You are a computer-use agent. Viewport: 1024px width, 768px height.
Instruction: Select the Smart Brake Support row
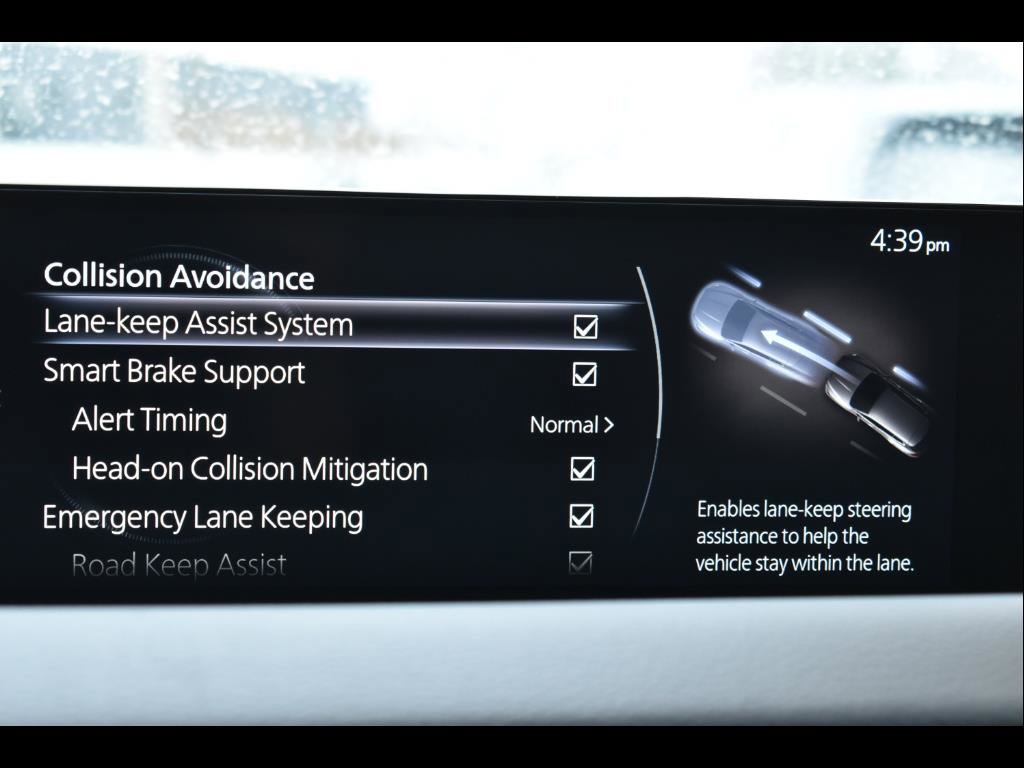(174, 372)
